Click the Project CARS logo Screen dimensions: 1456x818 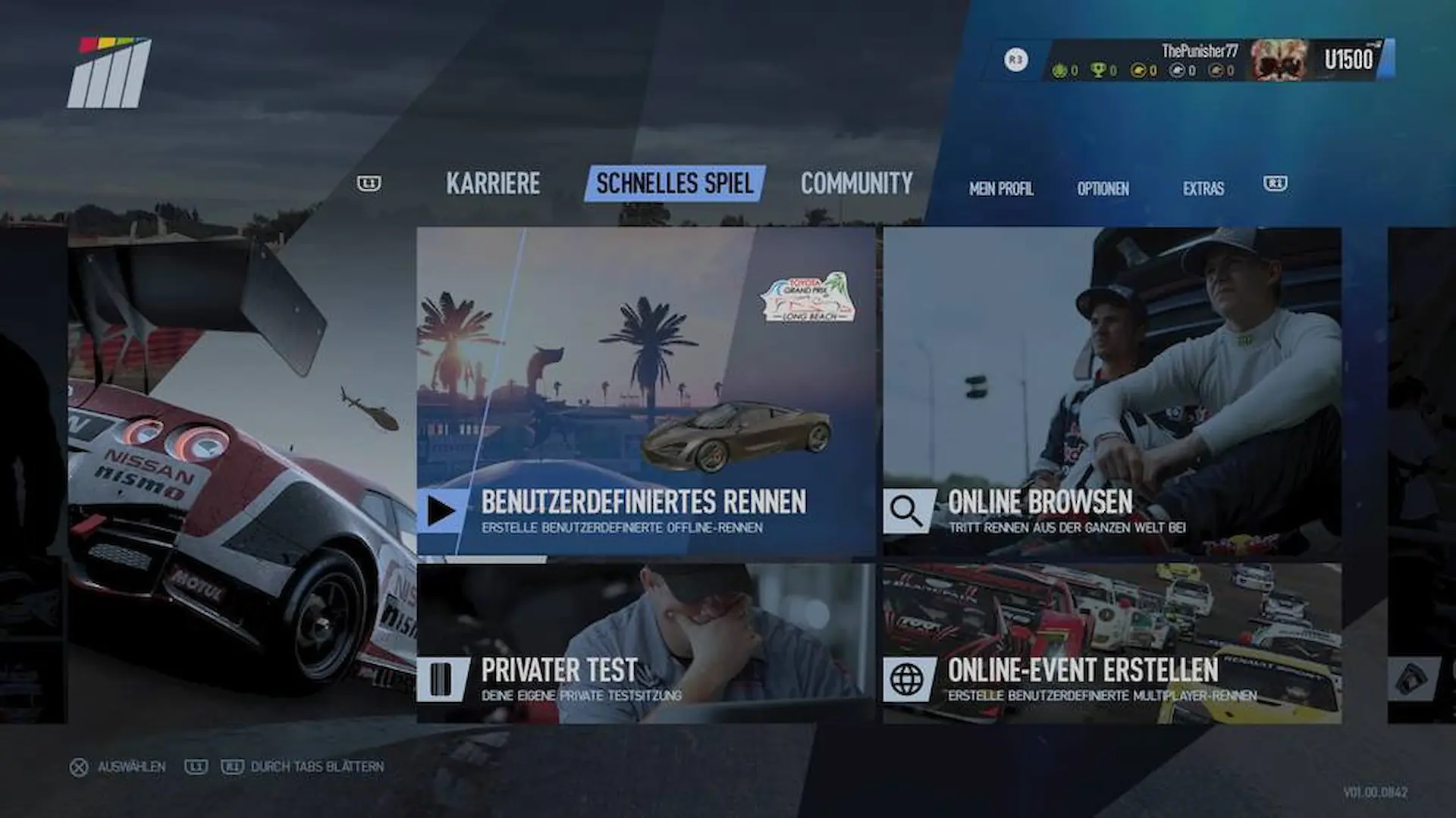[110, 73]
